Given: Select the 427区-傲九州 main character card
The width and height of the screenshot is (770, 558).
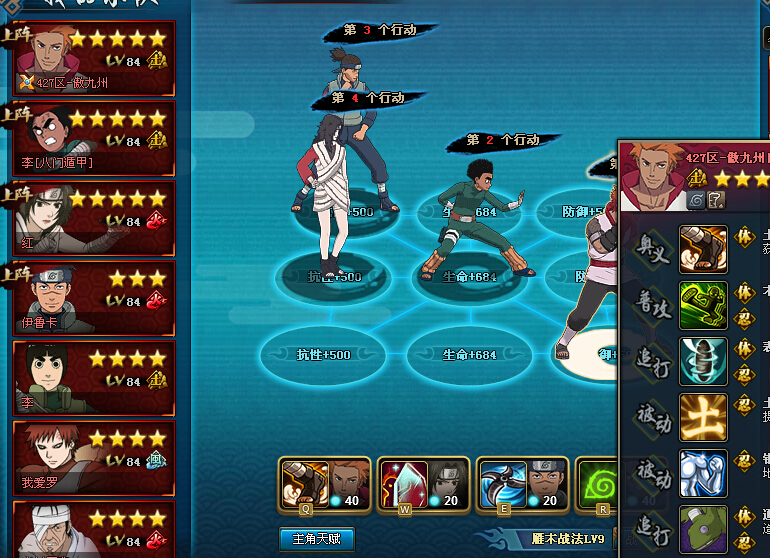Looking at the screenshot, I should [x=94, y=57].
